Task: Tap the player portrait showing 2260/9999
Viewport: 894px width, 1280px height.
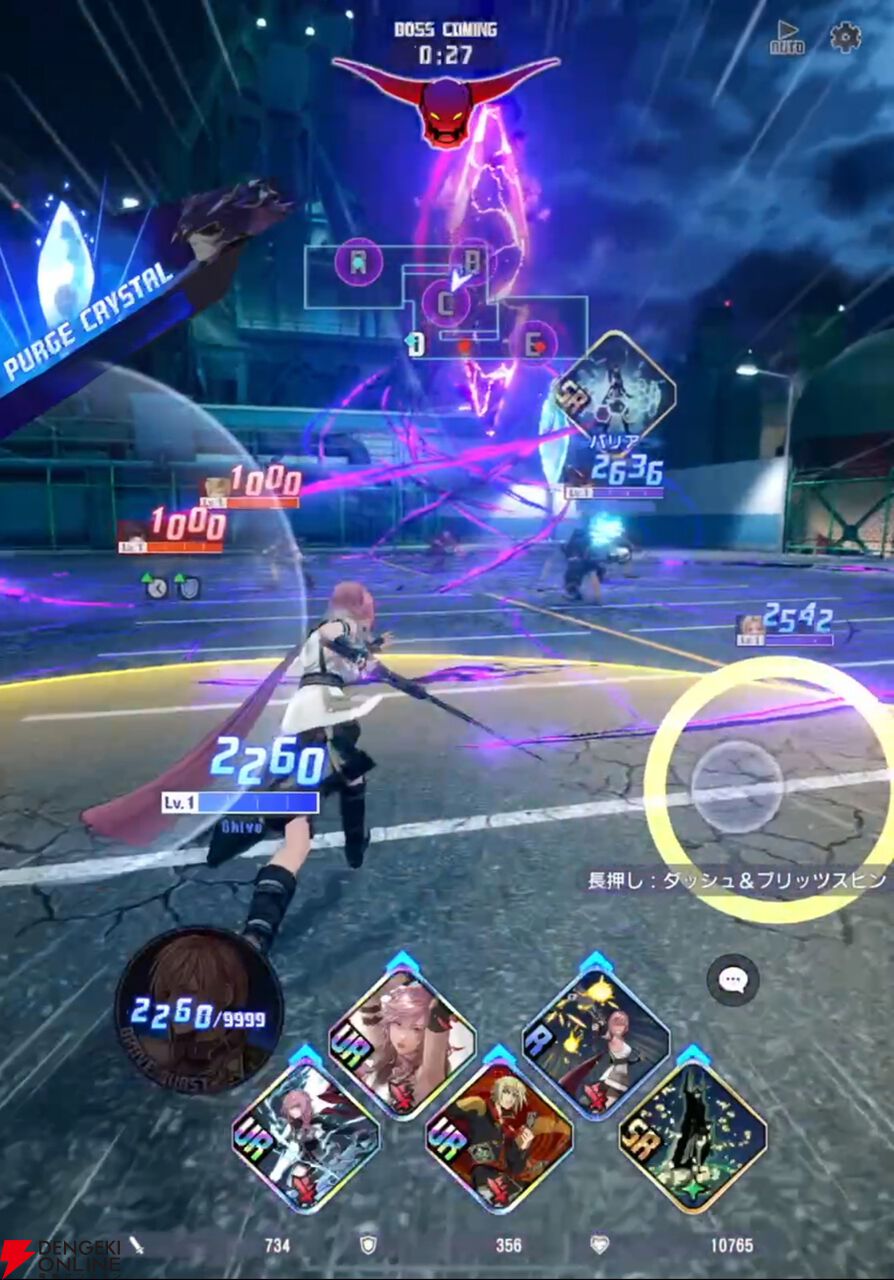Action: coord(198,1010)
